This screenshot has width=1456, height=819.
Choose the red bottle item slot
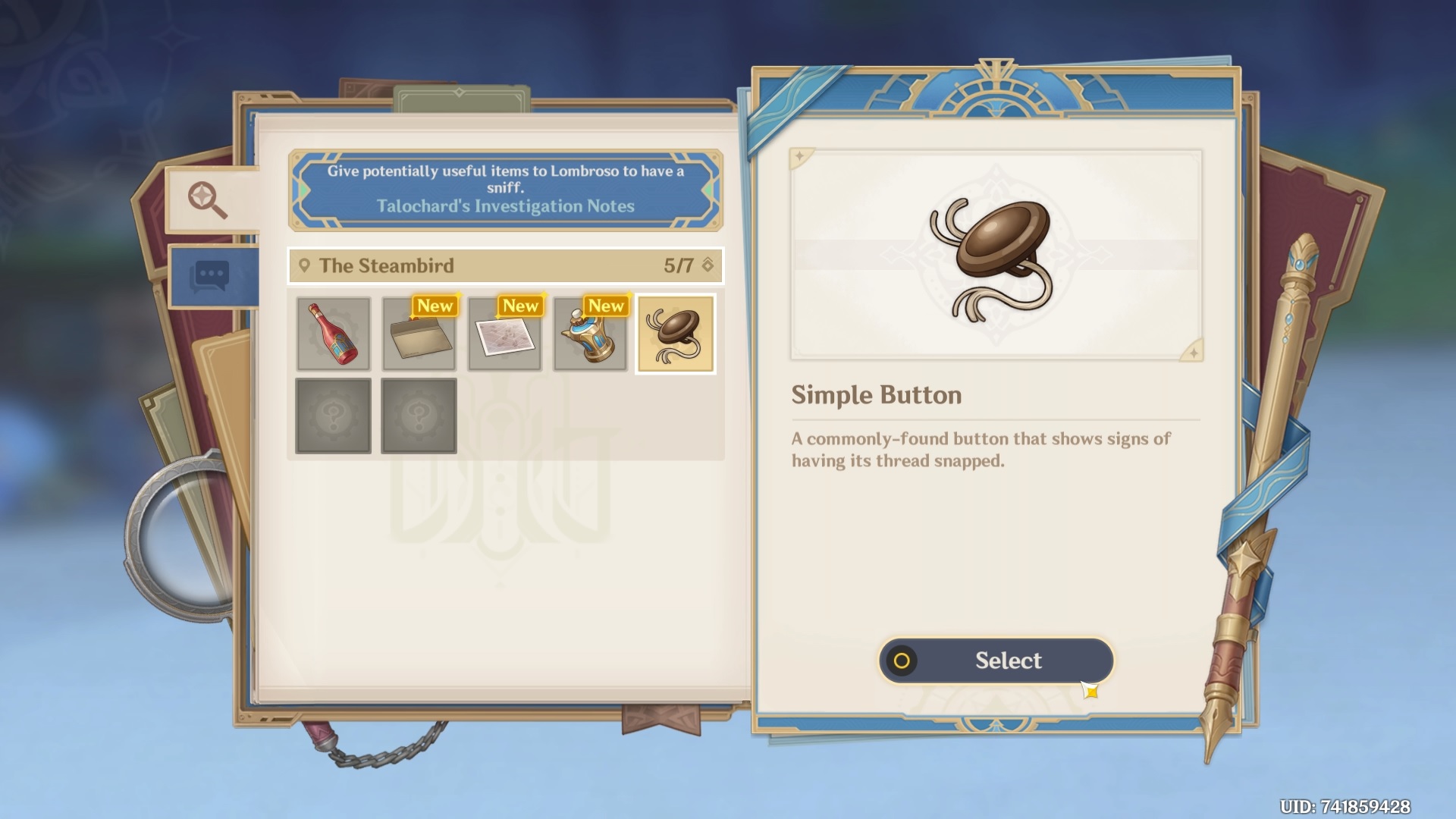[x=334, y=334]
